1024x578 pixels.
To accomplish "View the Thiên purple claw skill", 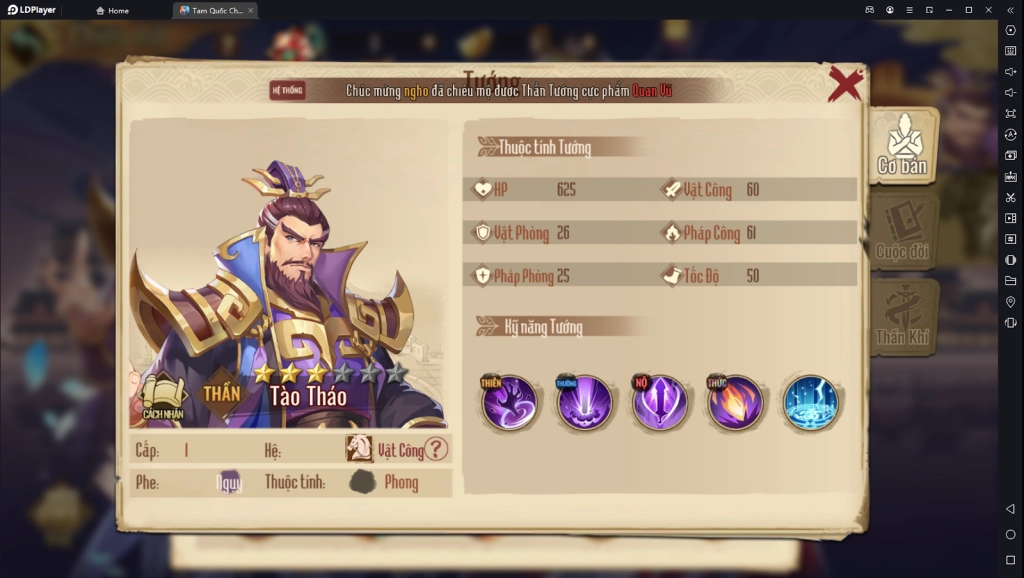I will pos(510,403).
